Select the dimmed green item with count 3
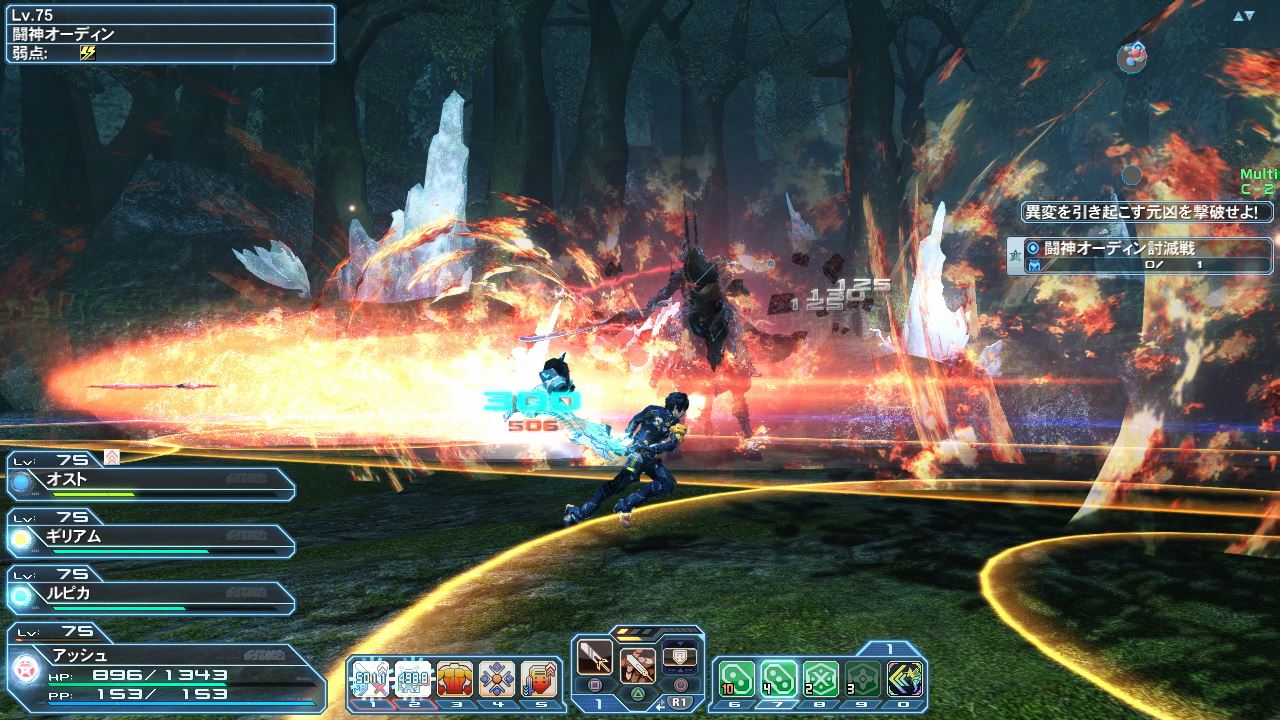 coord(862,679)
